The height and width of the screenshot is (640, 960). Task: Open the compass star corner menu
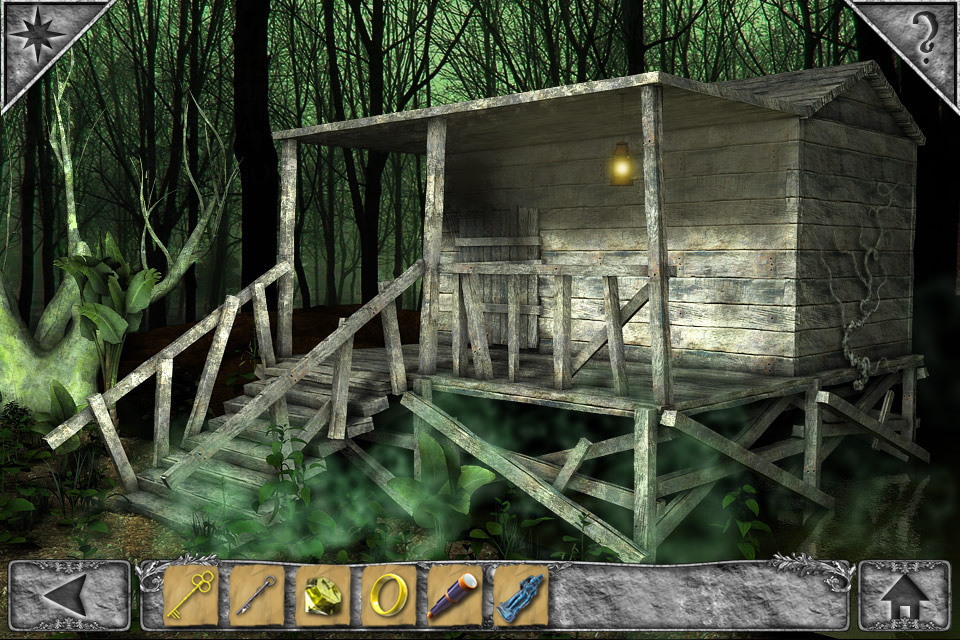click(x=37, y=36)
